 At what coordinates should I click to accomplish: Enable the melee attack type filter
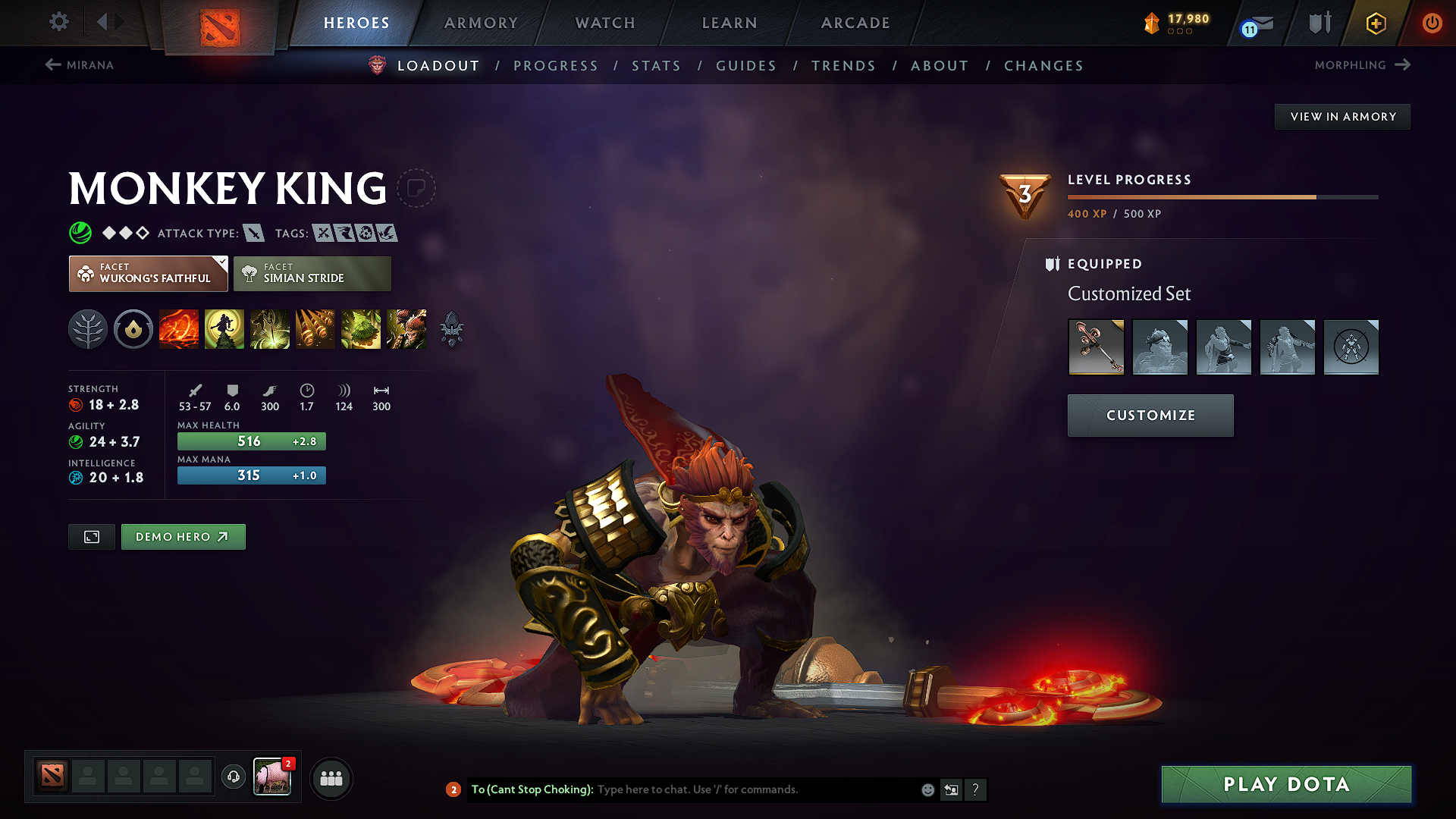click(x=253, y=233)
